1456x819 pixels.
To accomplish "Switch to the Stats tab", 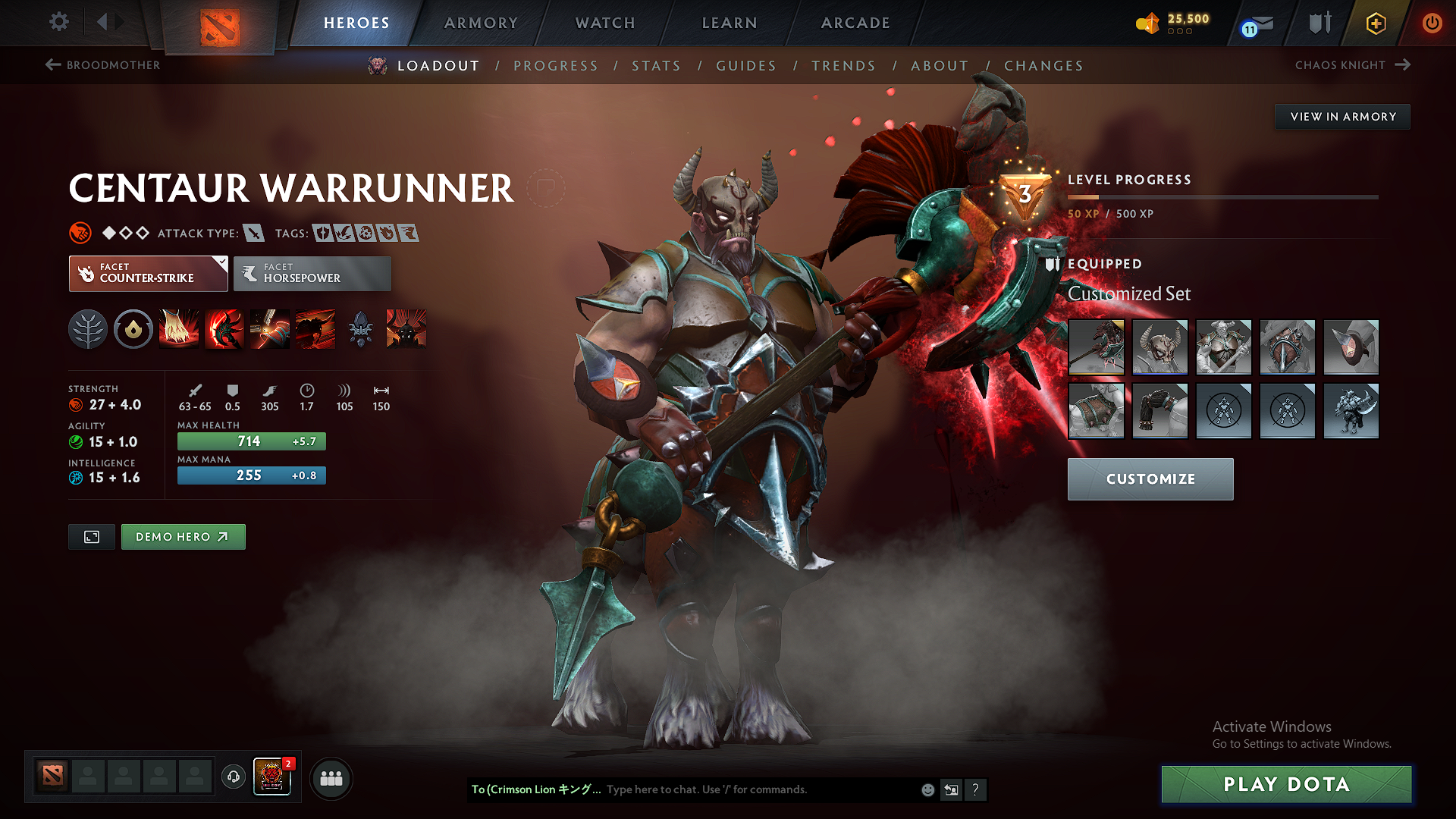I will 656,66.
